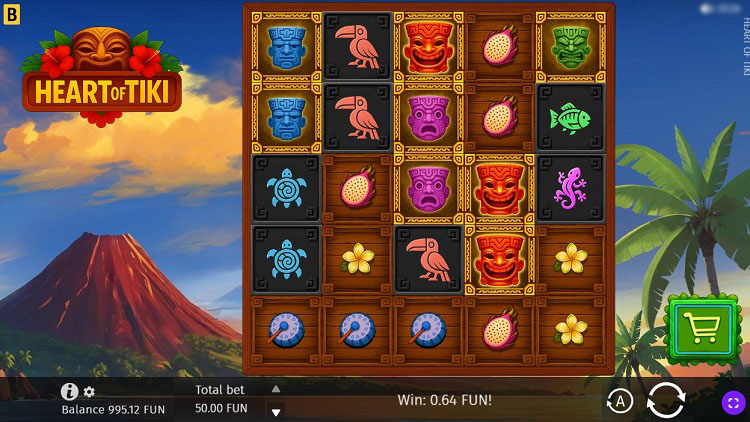Screen dimensions: 750x422
Task: Increase total bet with the up arrow
Action: (x=276, y=389)
